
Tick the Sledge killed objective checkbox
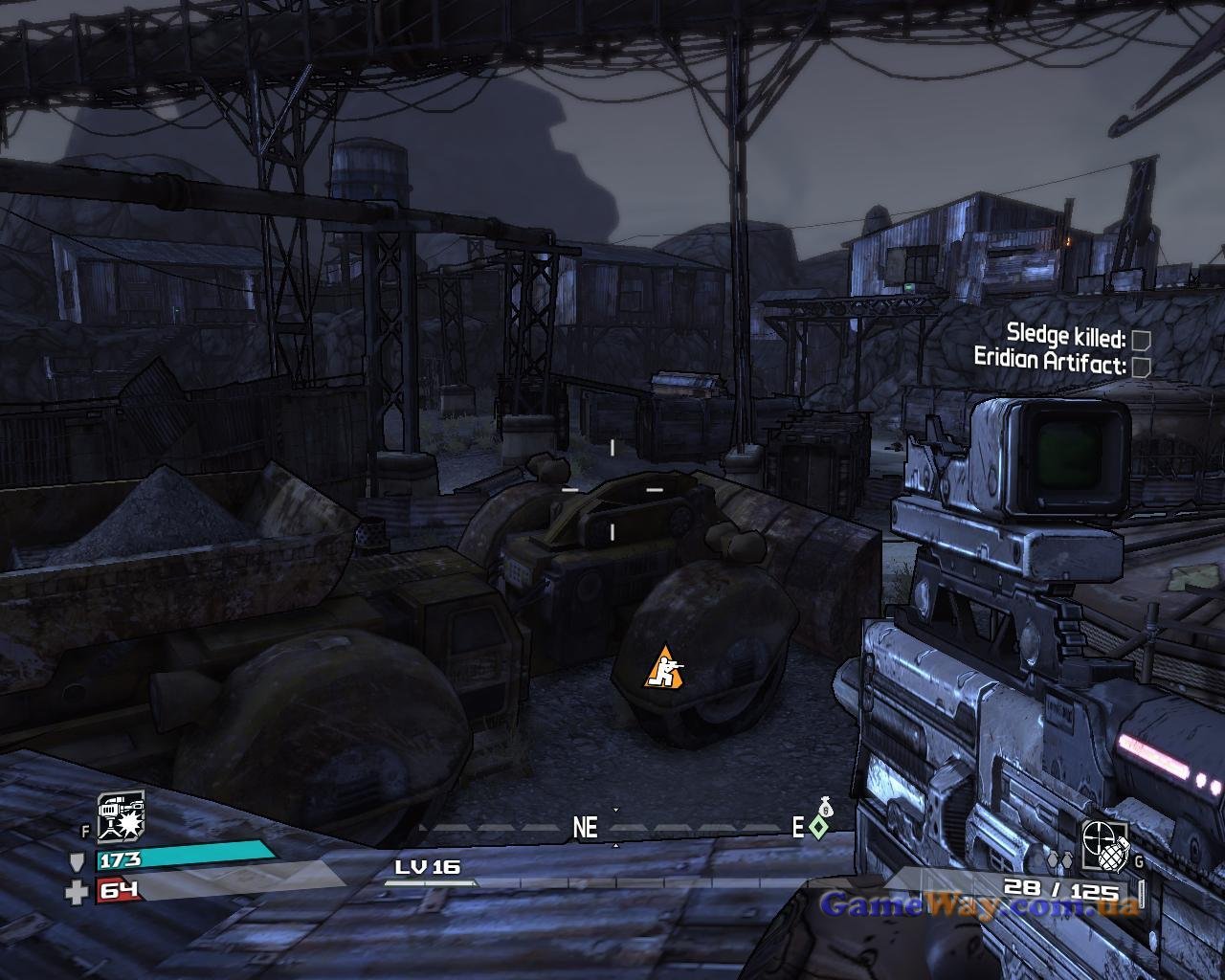click(x=1140, y=339)
